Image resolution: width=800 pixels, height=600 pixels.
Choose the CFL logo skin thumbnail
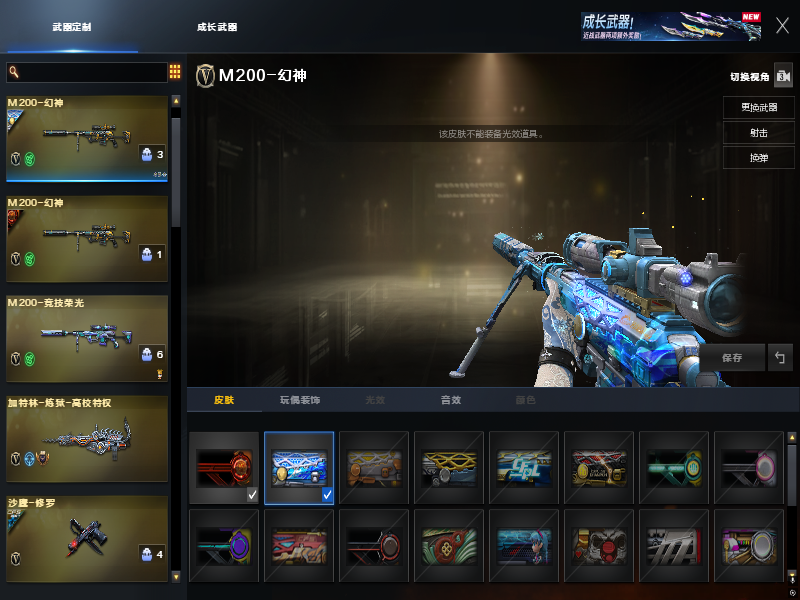[x=524, y=467]
